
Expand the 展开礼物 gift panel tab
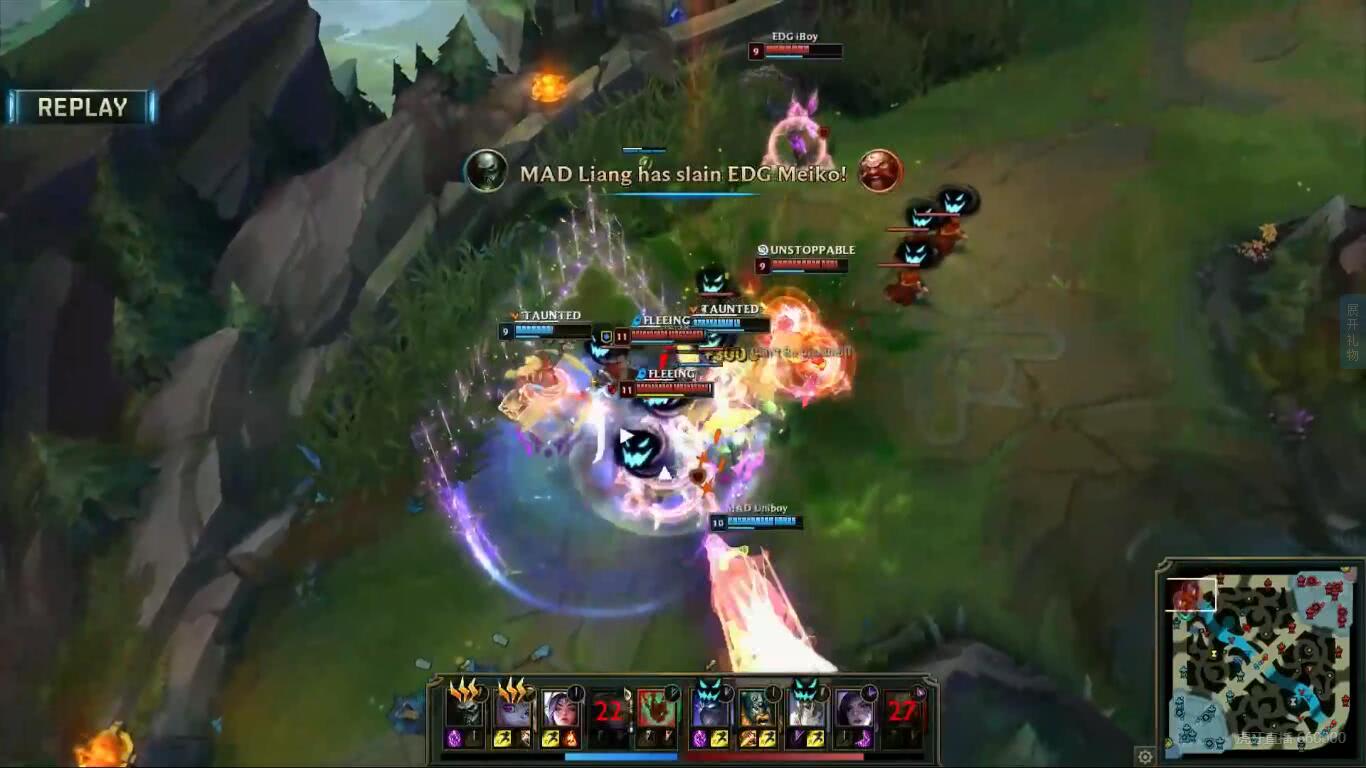tap(1353, 332)
